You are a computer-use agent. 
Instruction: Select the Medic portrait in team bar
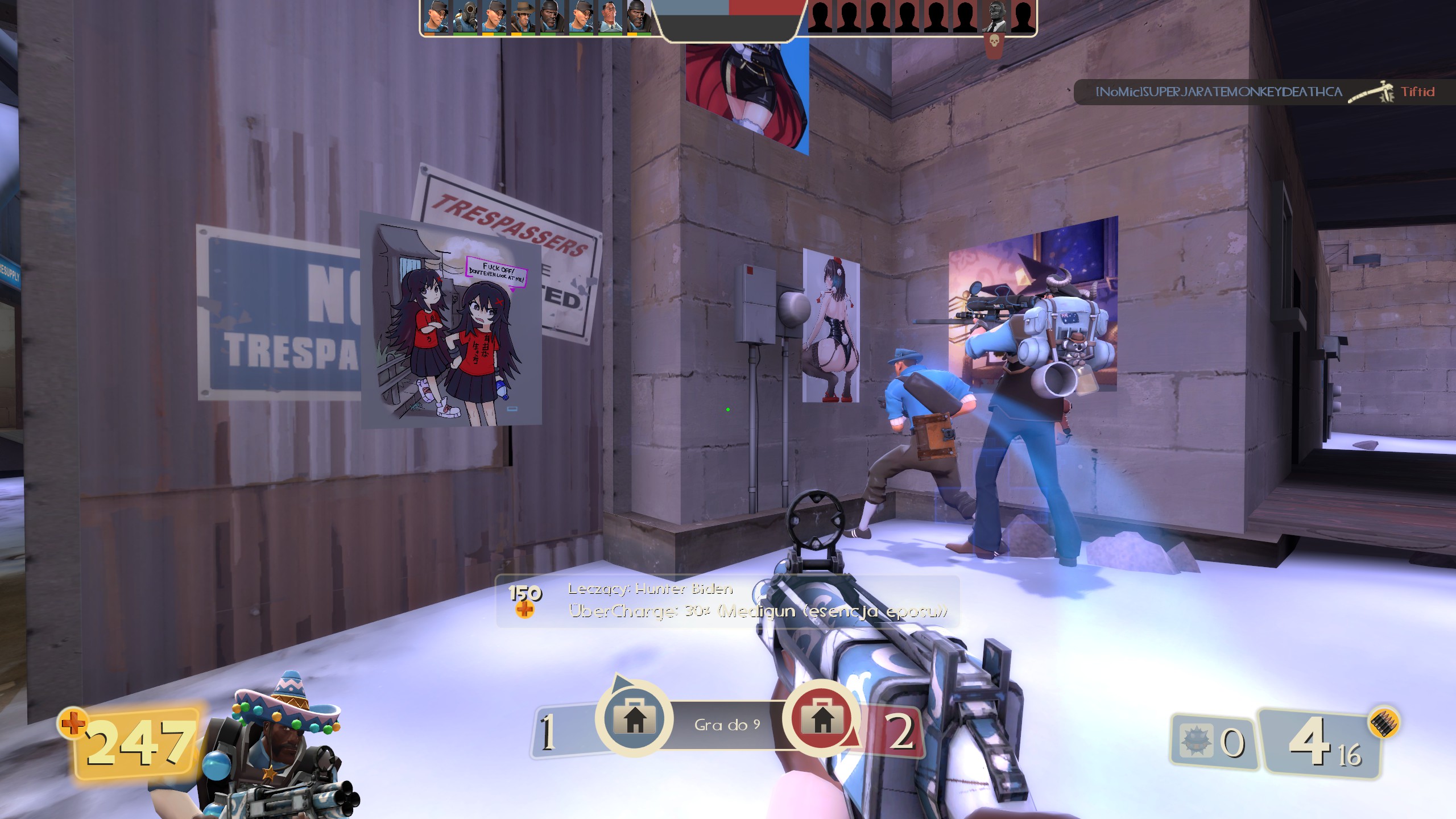pos(610,17)
